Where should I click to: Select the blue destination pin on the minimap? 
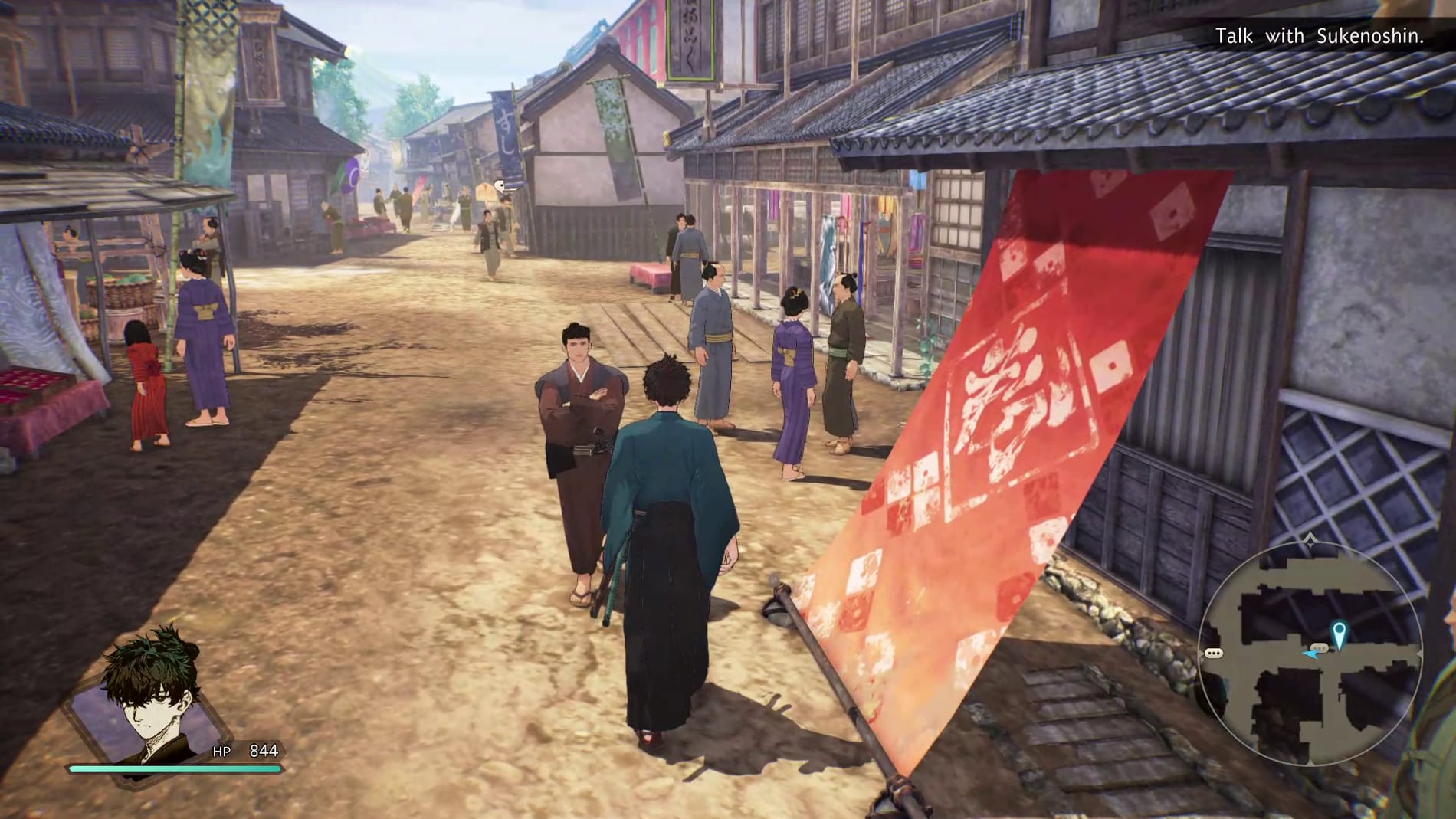tap(1340, 630)
